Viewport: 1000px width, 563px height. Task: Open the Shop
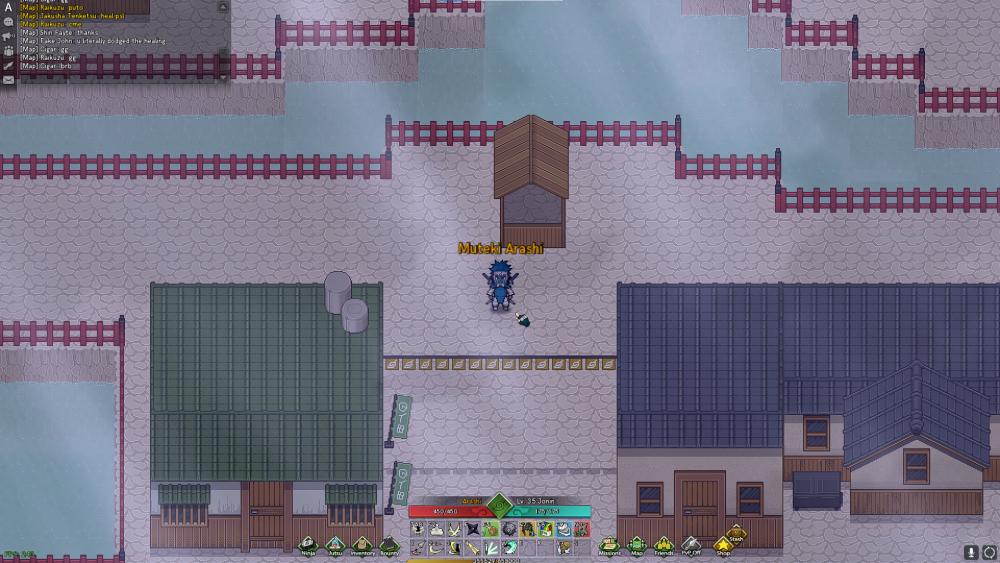pos(723,546)
